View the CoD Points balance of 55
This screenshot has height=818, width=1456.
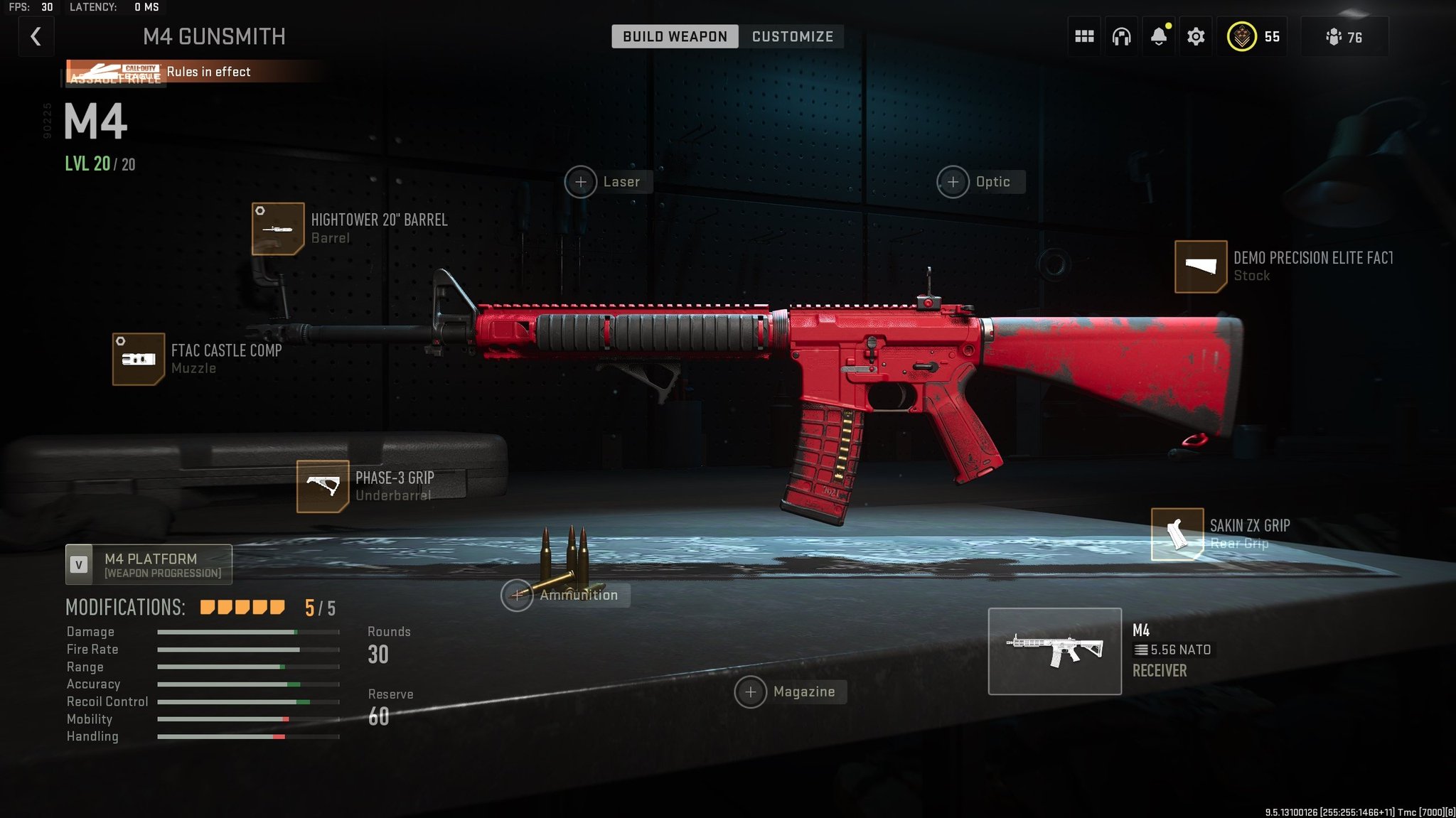(1253, 36)
